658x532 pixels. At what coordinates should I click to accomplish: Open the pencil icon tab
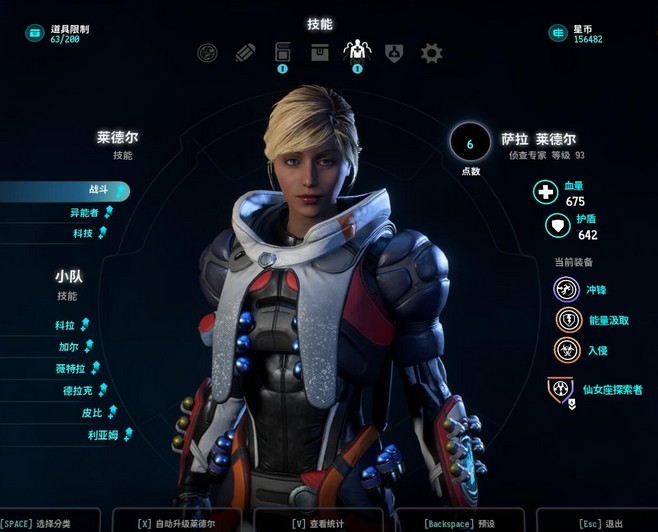(245, 53)
